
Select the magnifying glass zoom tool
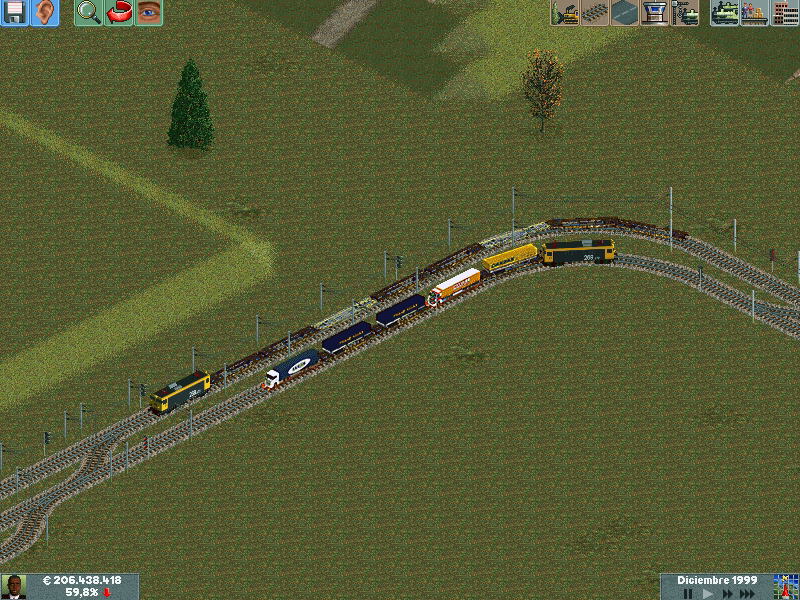tap(89, 13)
